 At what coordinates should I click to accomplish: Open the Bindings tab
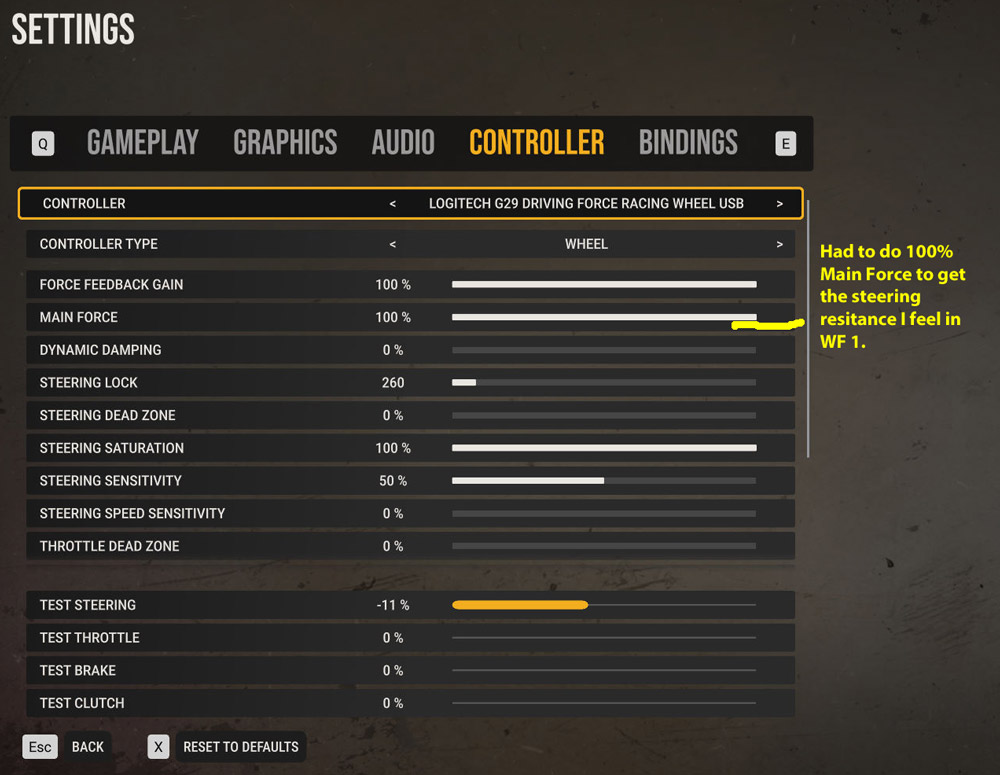[688, 143]
